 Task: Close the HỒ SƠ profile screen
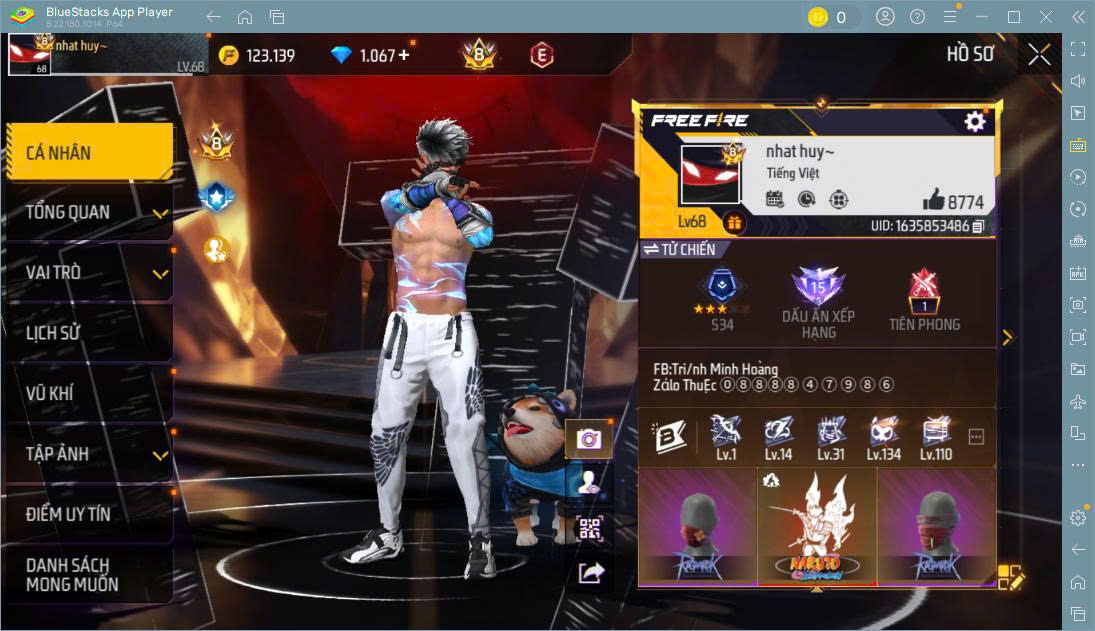click(1039, 54)
